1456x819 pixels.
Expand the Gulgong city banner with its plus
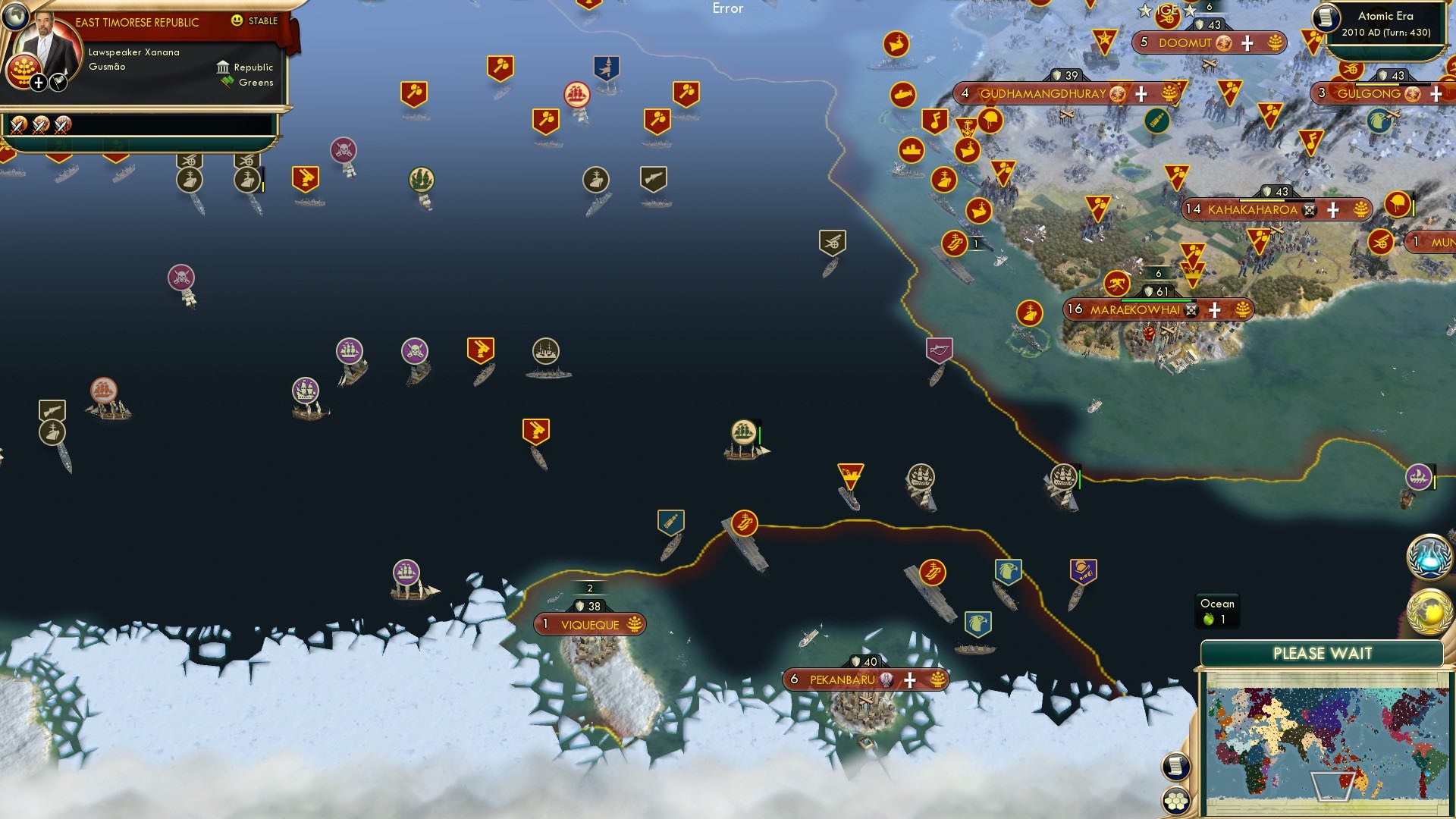pyautogui.click(x=1435, y=94)
